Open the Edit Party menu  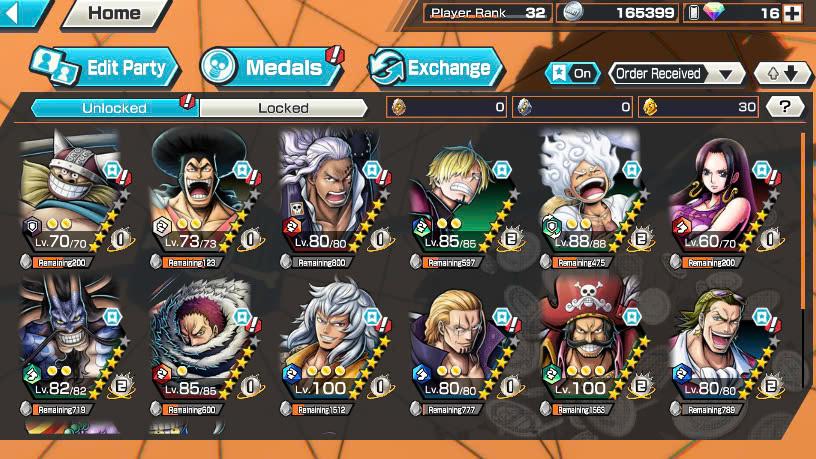click(x=105, y=68)
